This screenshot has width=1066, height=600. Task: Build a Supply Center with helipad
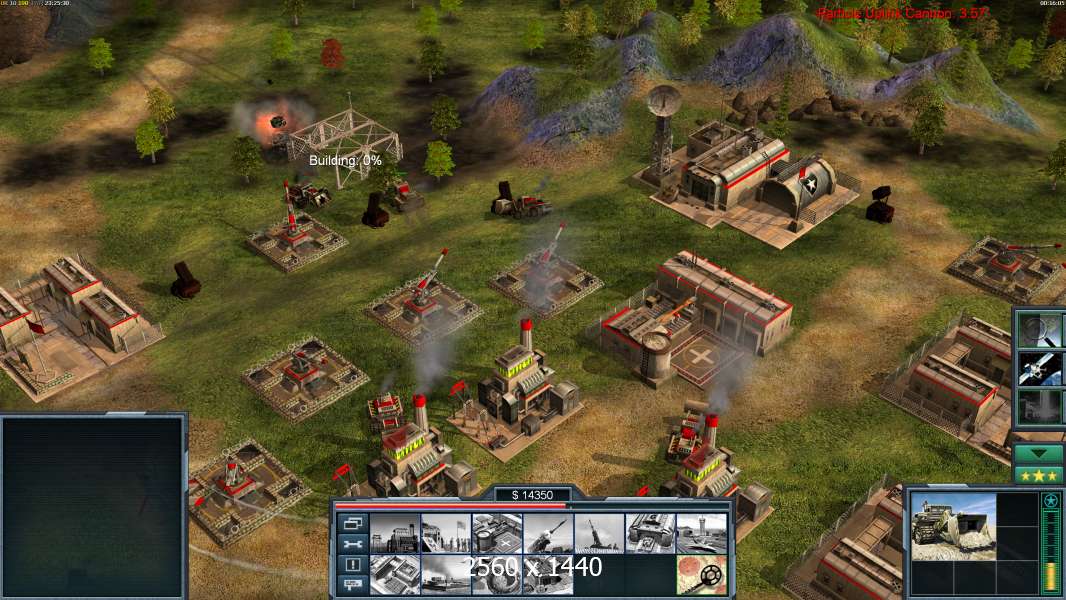[496, 533]
